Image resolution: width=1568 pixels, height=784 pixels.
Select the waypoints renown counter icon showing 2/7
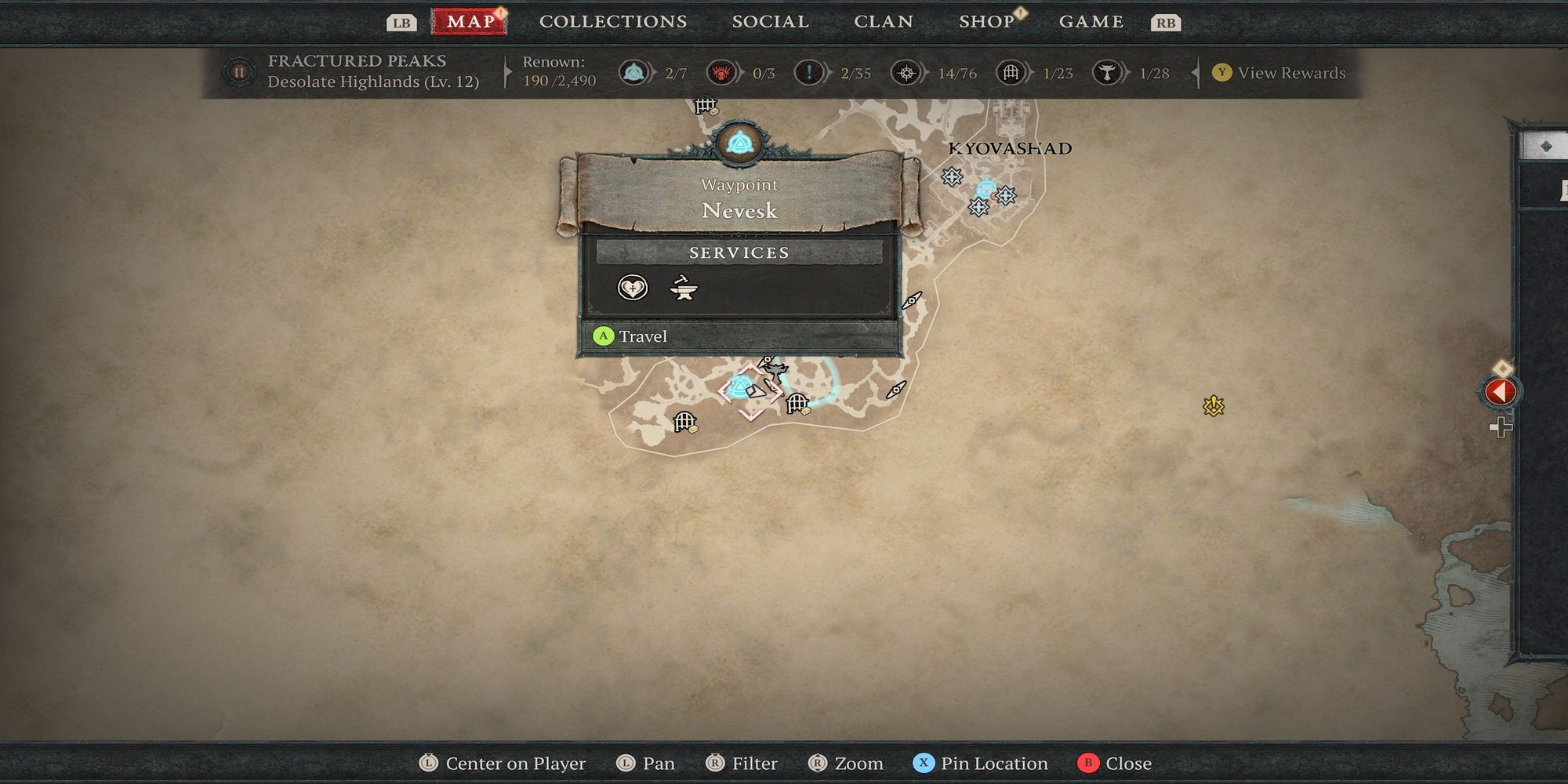[x=632, y=72]
